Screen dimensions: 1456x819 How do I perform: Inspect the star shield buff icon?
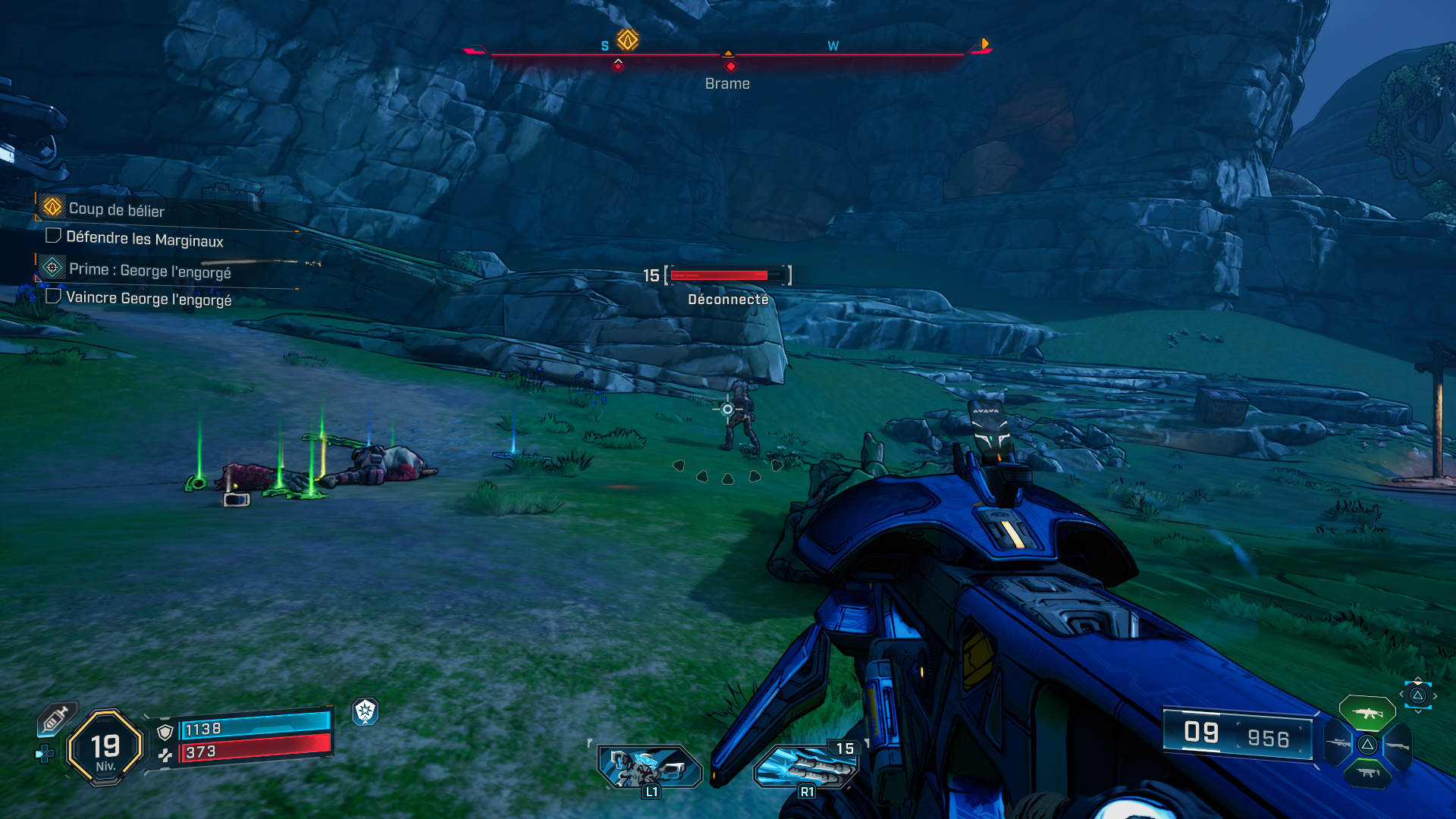tap(366, 711)
